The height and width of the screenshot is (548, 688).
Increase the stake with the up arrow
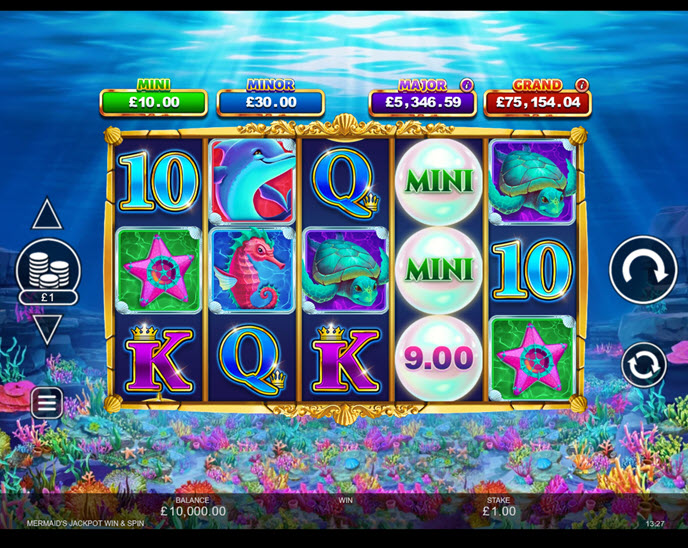(x=47, y=215)
